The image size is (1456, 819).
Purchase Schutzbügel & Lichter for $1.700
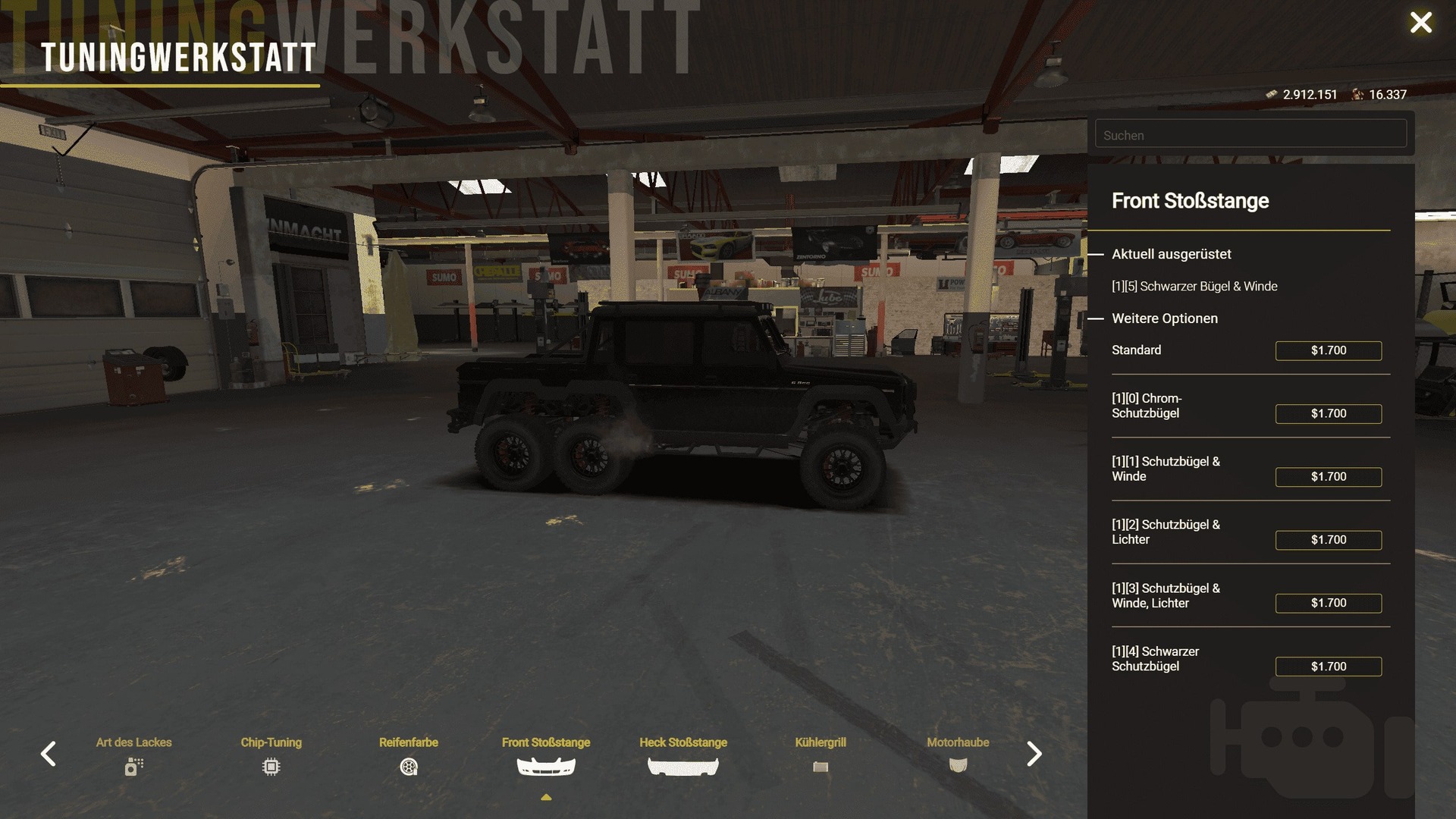pos(1328,540)
